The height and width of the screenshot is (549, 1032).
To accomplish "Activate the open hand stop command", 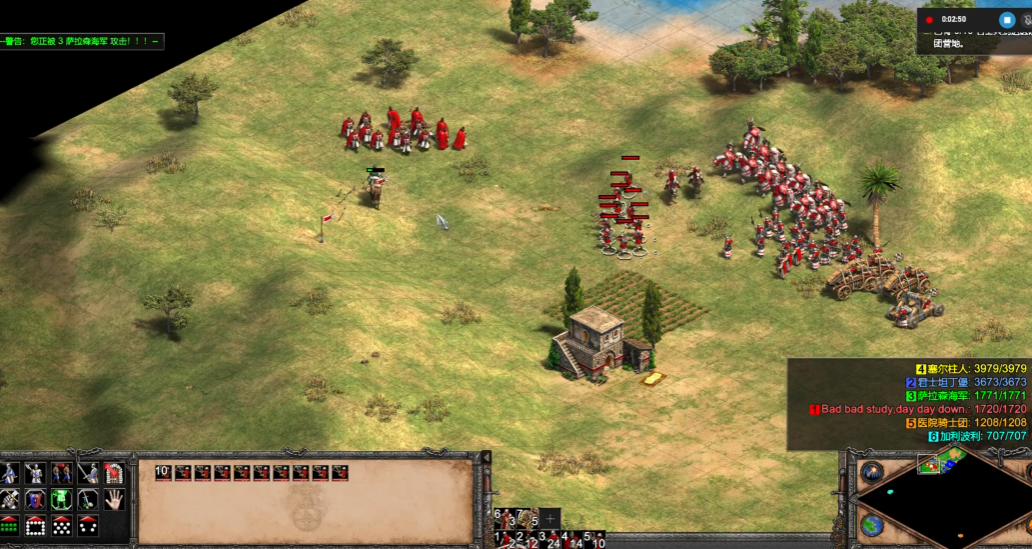I will click(x=114, y=499).
